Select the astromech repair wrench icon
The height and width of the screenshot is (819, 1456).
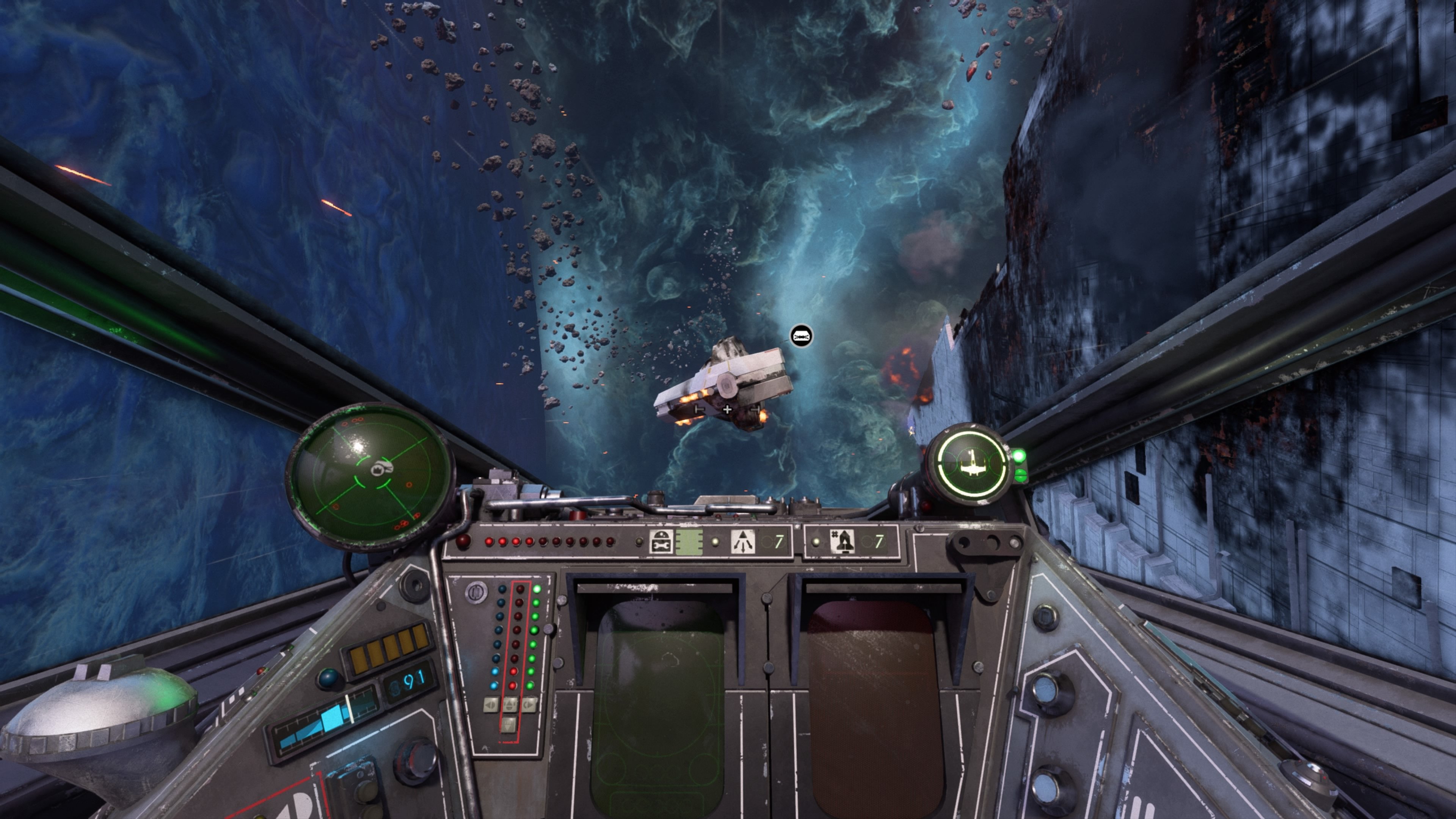[x=662, y=543]
